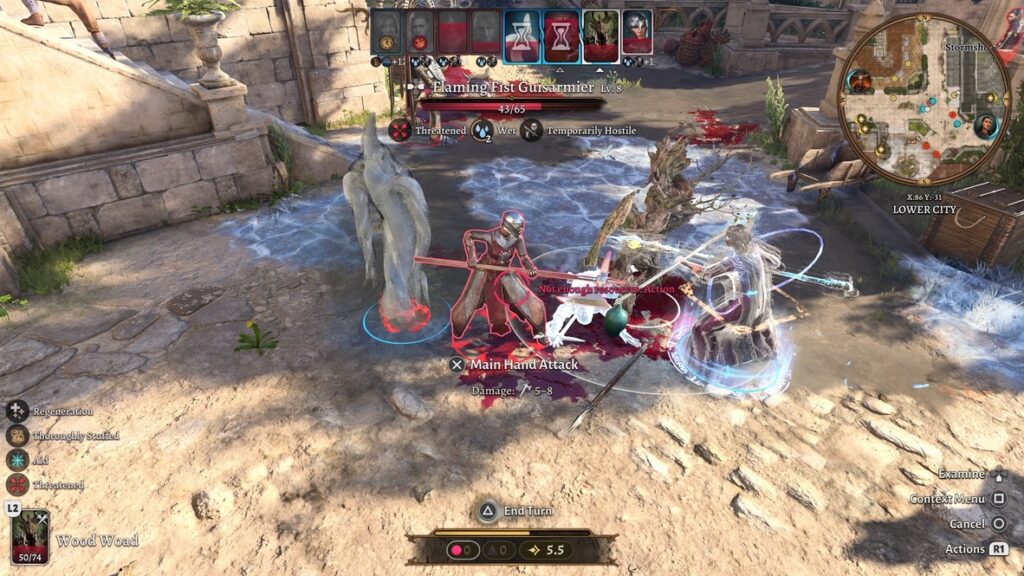Click the red hourglass turn-order card
This screenshot has width=1024, height=576.
click(559, 32)
